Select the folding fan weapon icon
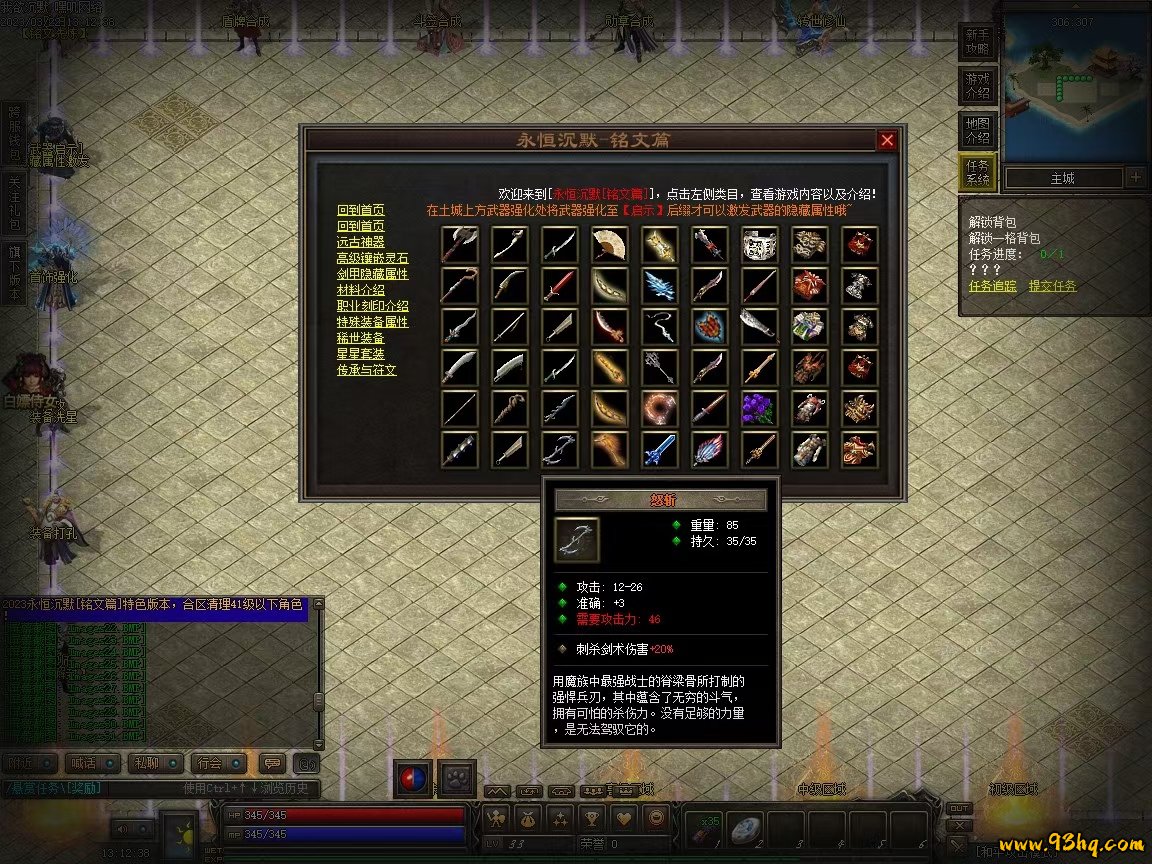1152x864 pixels. point(610,244)
